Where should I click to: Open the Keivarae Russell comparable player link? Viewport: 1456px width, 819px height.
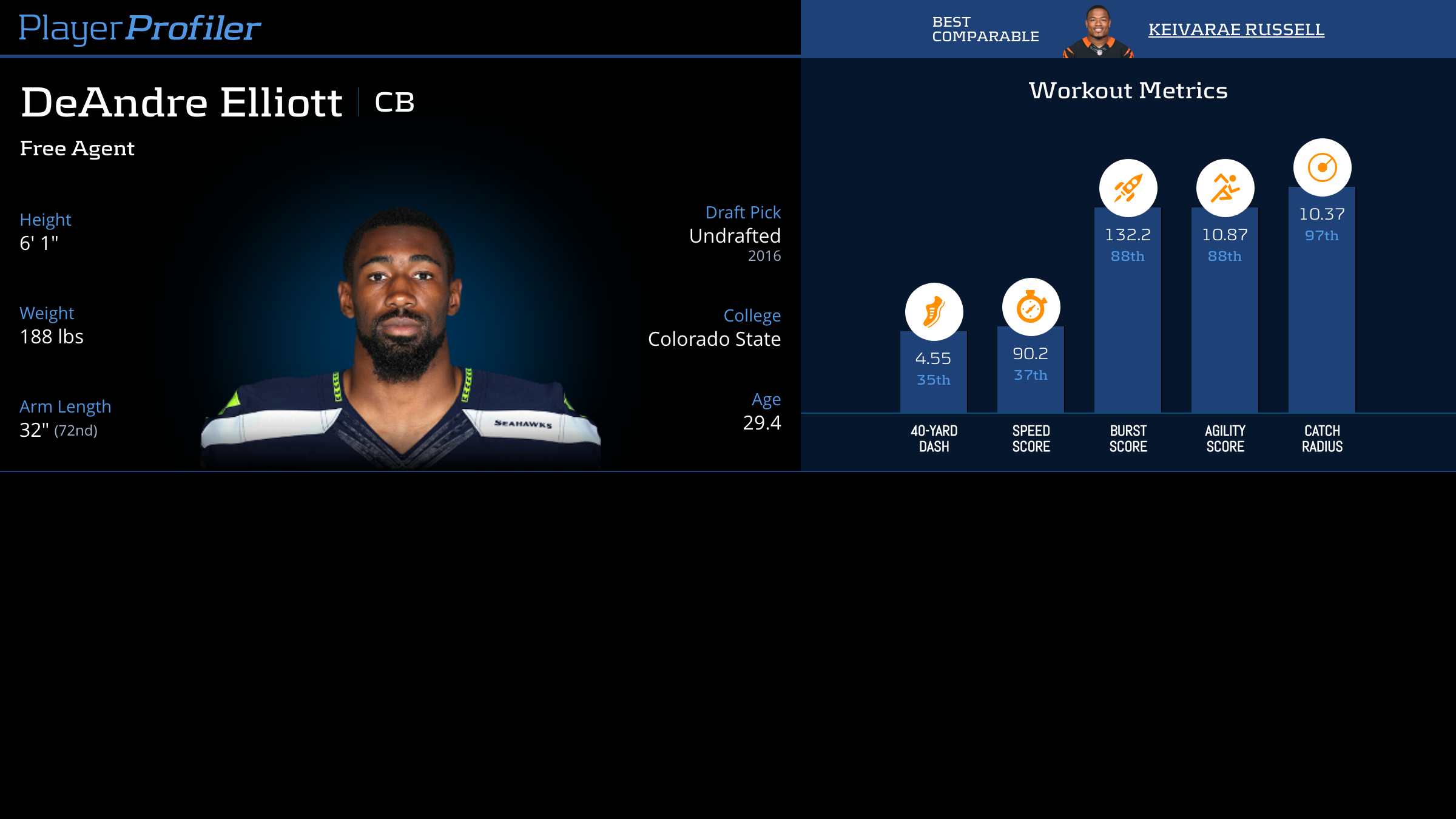coord(1236,29)
